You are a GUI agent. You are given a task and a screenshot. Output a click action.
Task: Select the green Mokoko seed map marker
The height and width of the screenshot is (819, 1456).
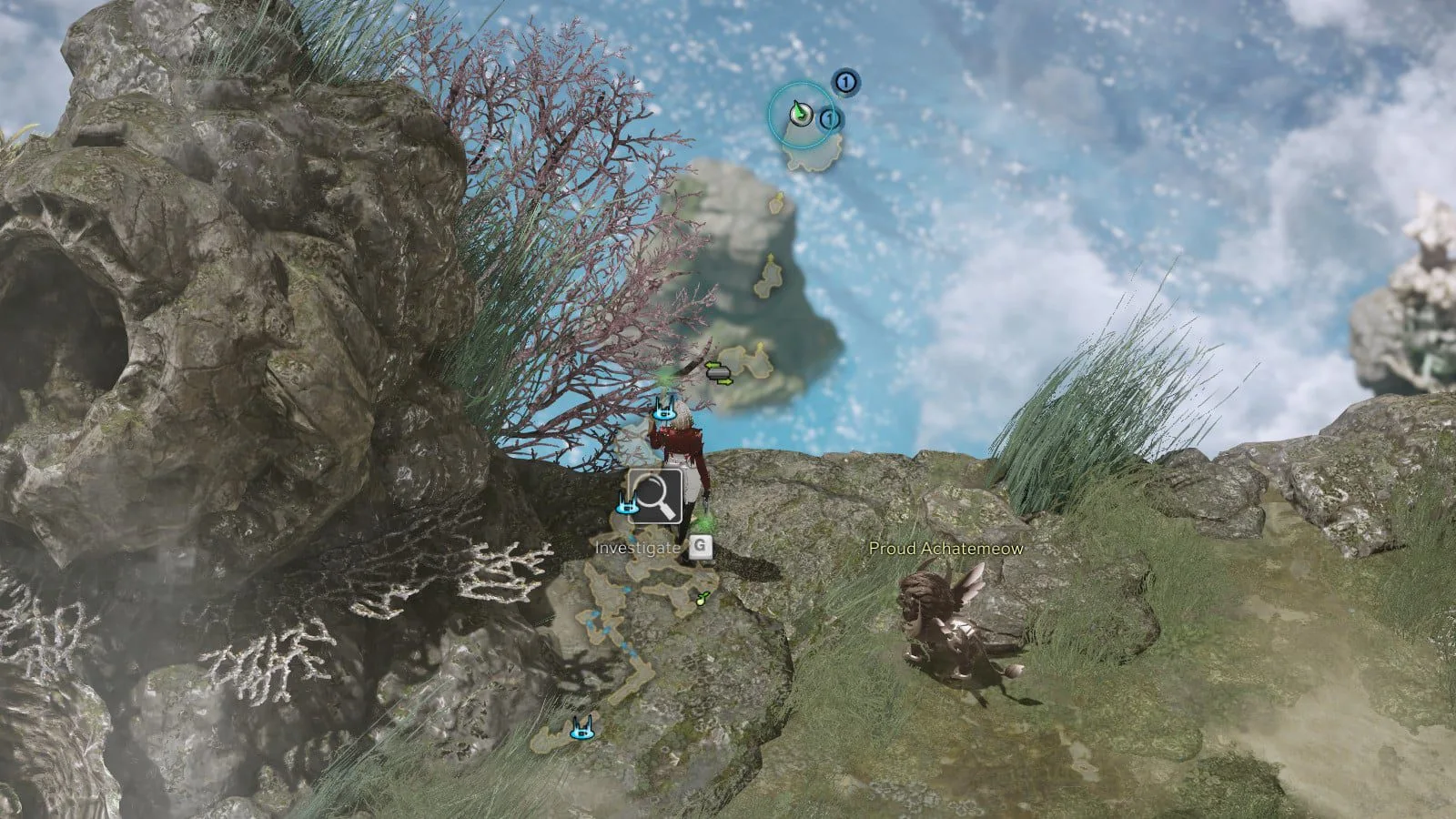pyautogui.click(x=702, y=599)
